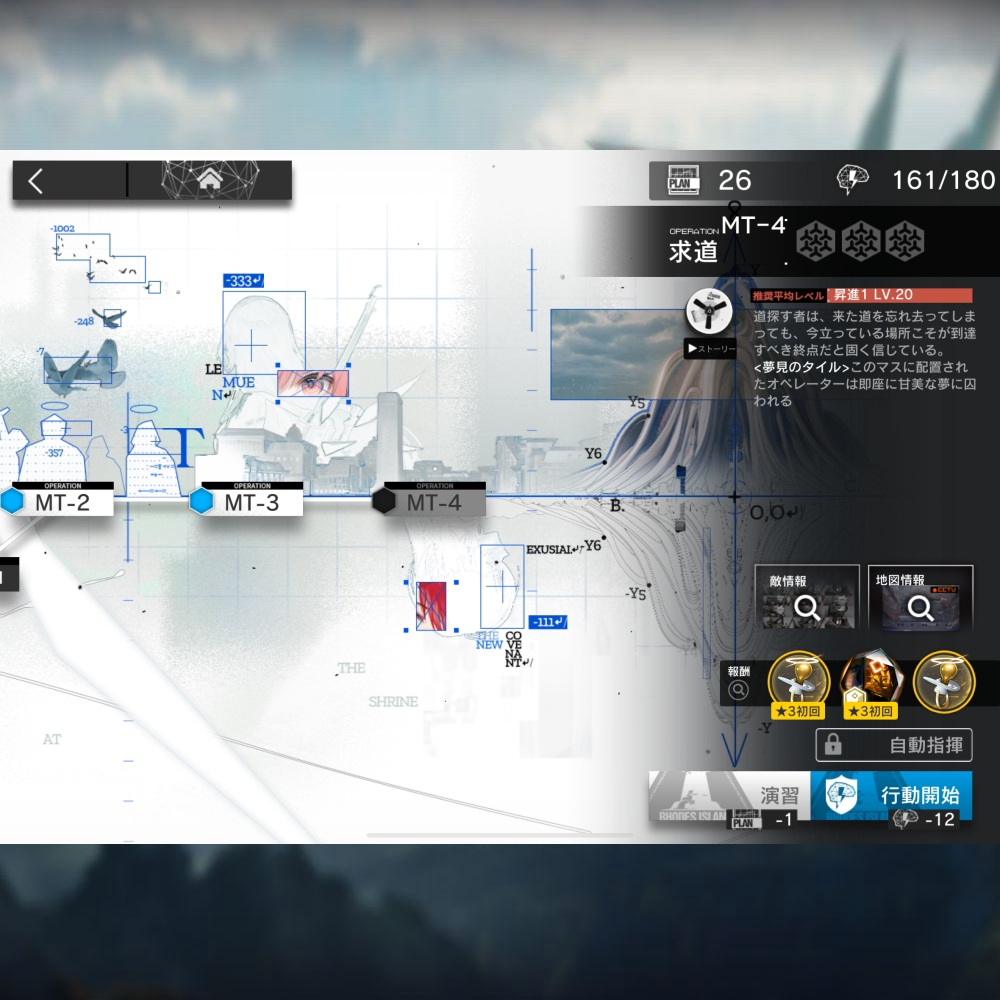This screenshot has height=1000, width=1000.
Task: Select the MT-3 operation node
Action: [249, 501]
